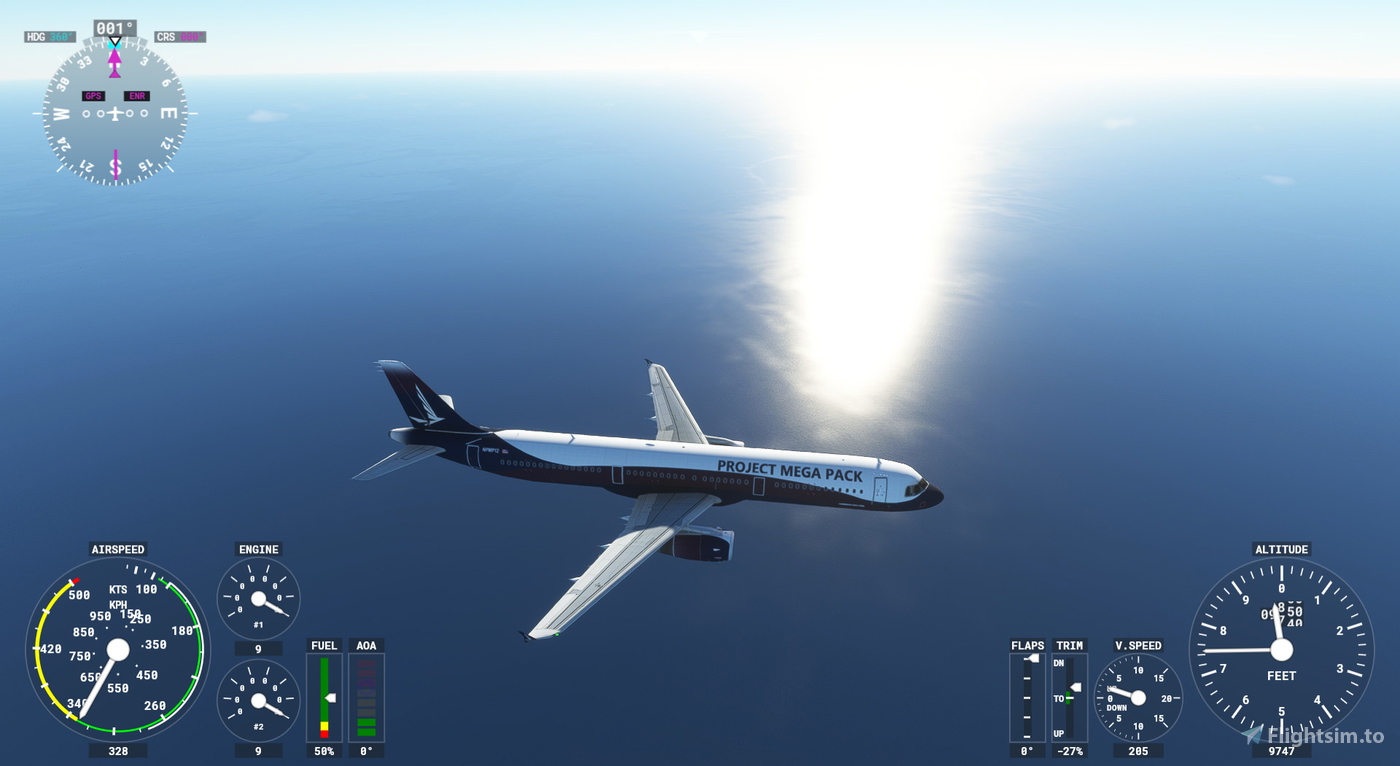This screenshot has height=766, width=1400.
Task: Click the GPS source indicator on the compass
Action: pos(95,95)
